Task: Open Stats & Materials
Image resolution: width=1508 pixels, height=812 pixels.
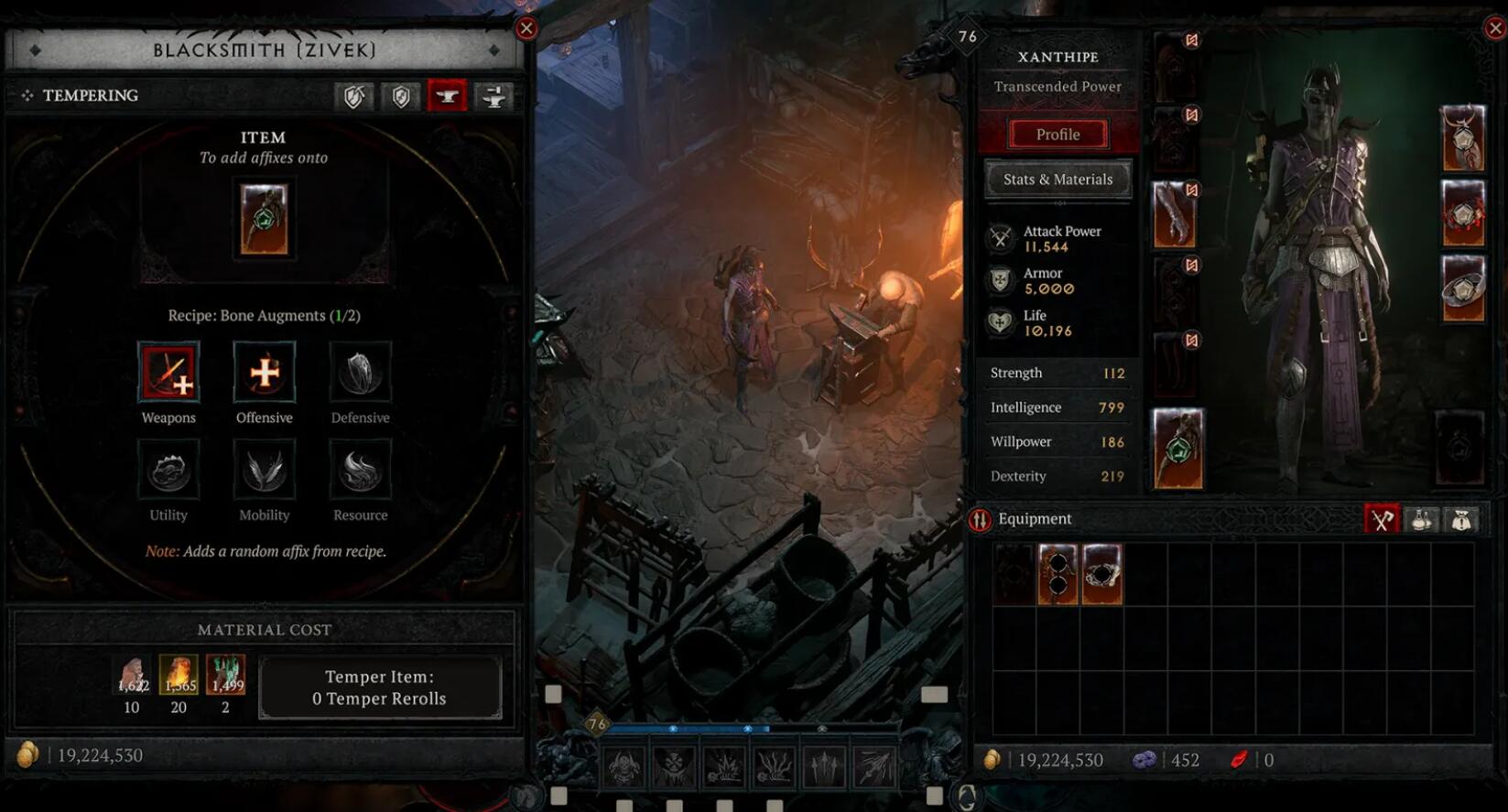Action: pyautogui.click(x=1058, y=179)
